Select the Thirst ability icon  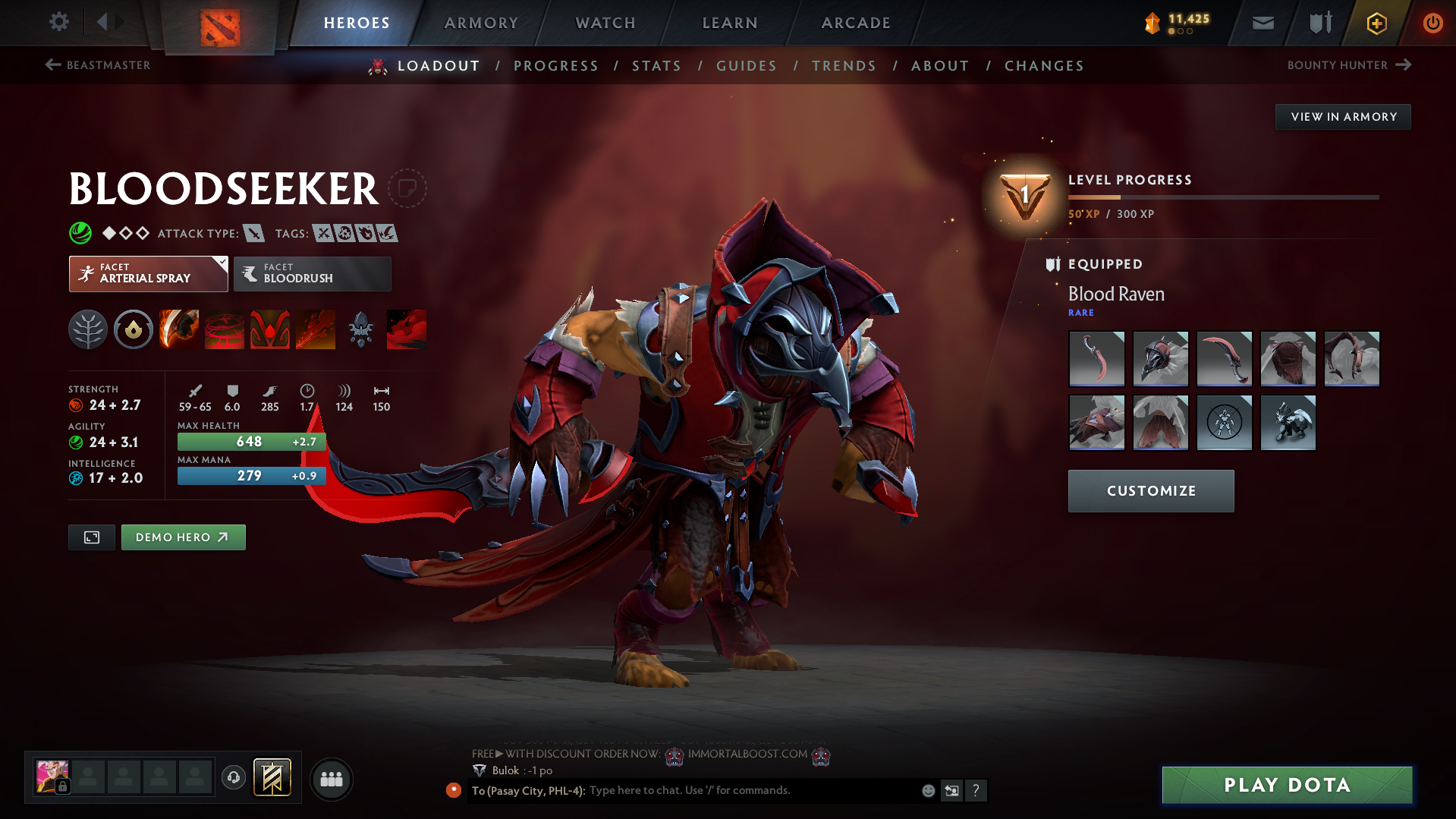tap(270, 329)
